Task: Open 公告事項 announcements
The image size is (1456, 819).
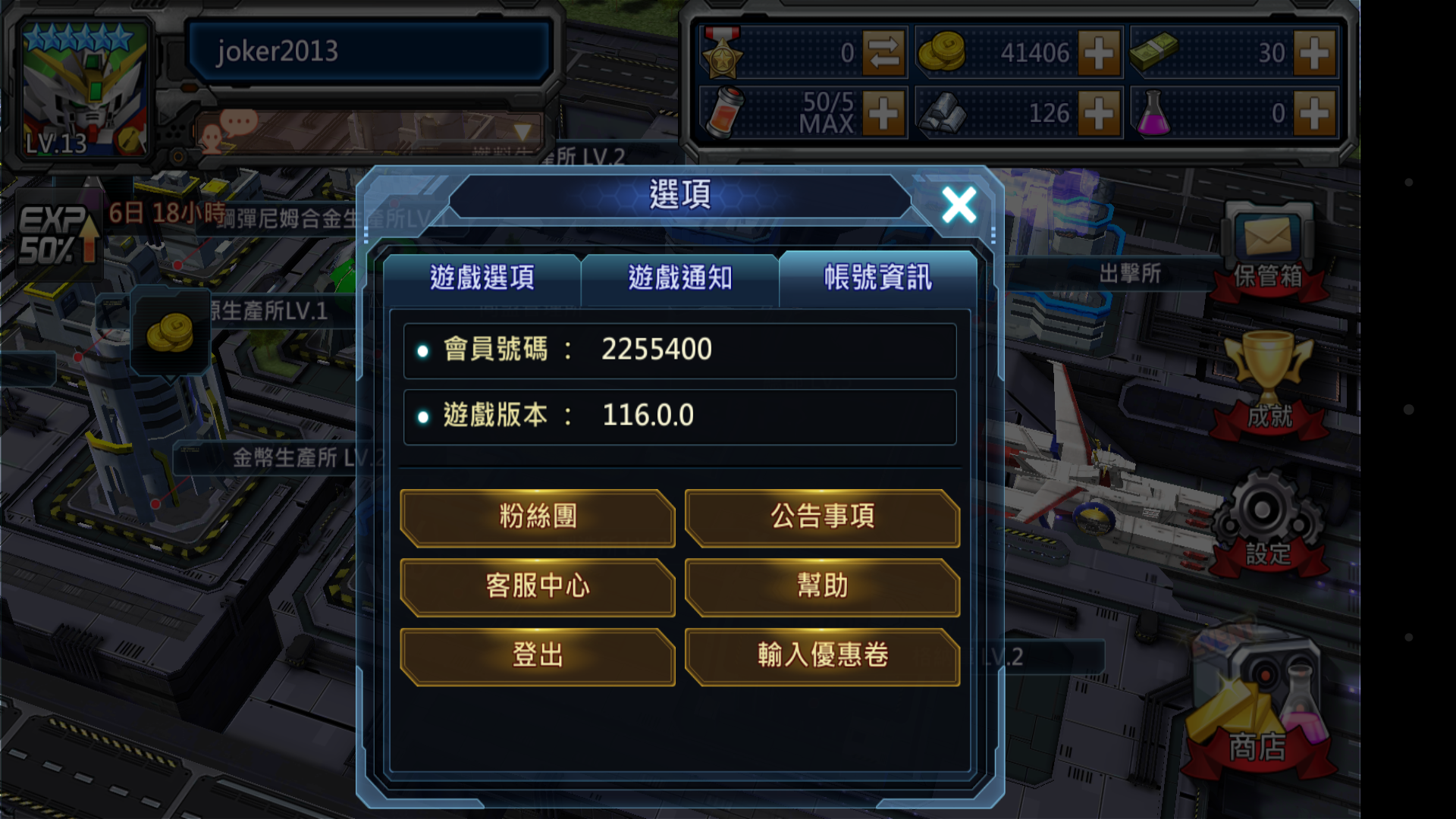Action: pos(822,517)
